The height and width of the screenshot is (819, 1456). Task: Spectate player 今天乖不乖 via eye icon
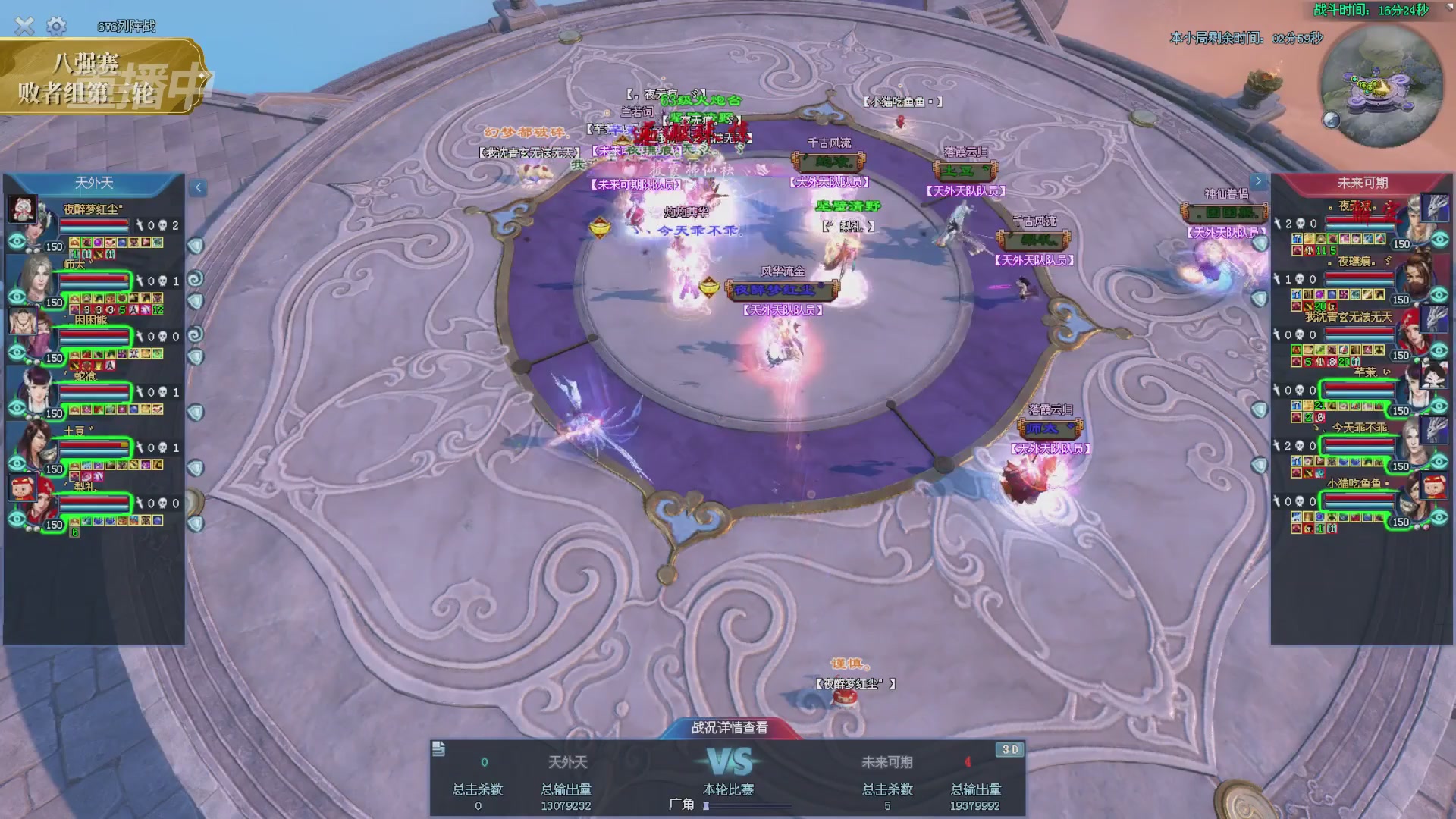1439,461
